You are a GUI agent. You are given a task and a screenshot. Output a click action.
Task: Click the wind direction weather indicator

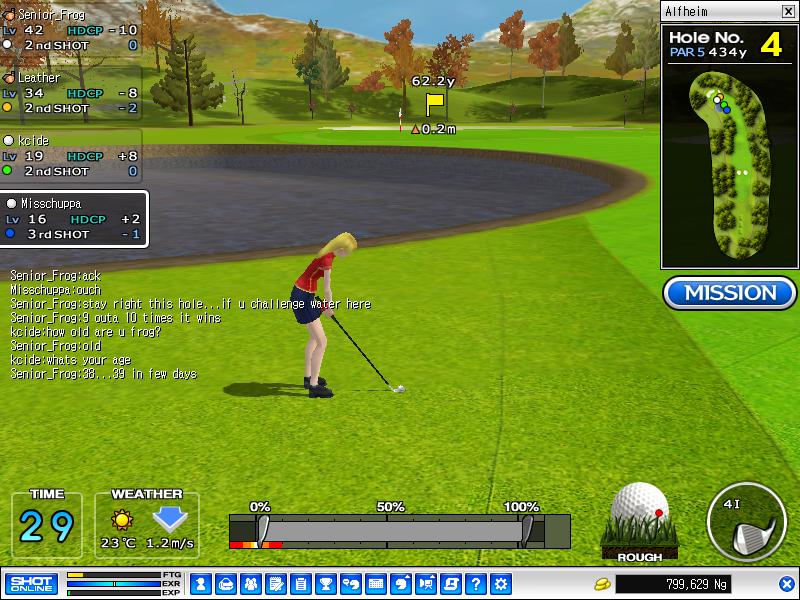[x=170, y=520]
